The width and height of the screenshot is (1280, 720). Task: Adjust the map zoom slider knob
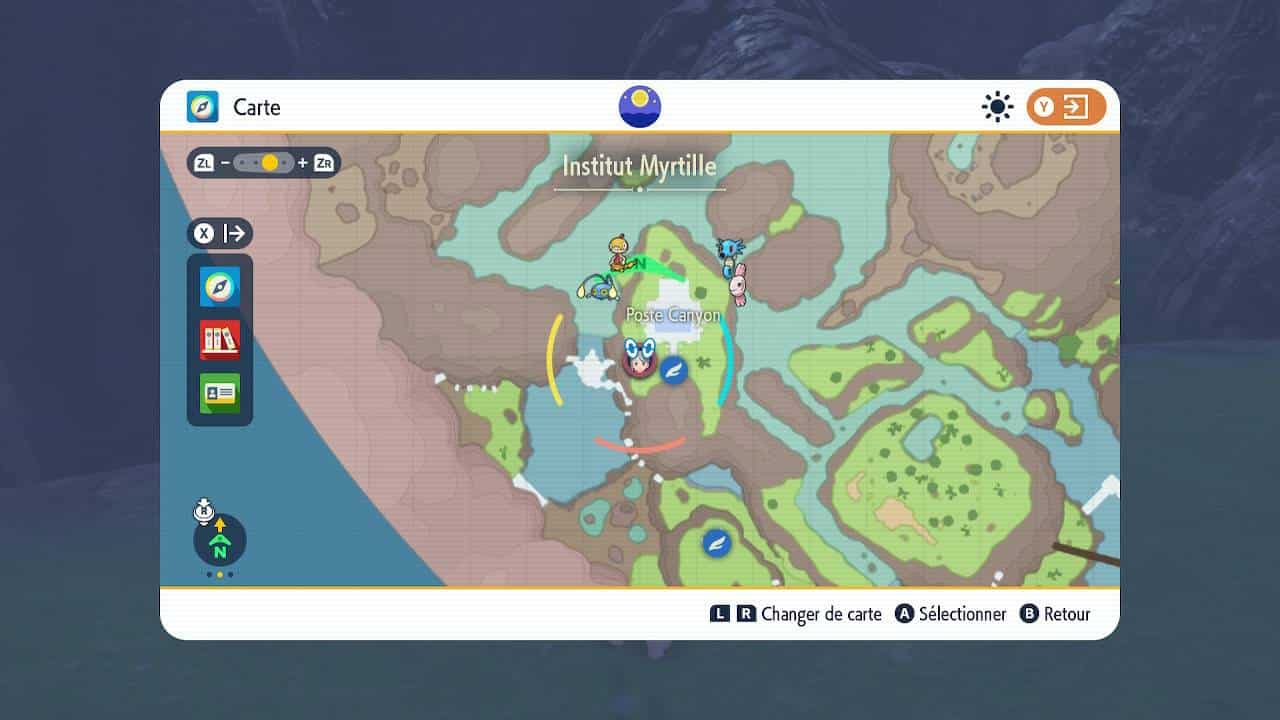270,162
